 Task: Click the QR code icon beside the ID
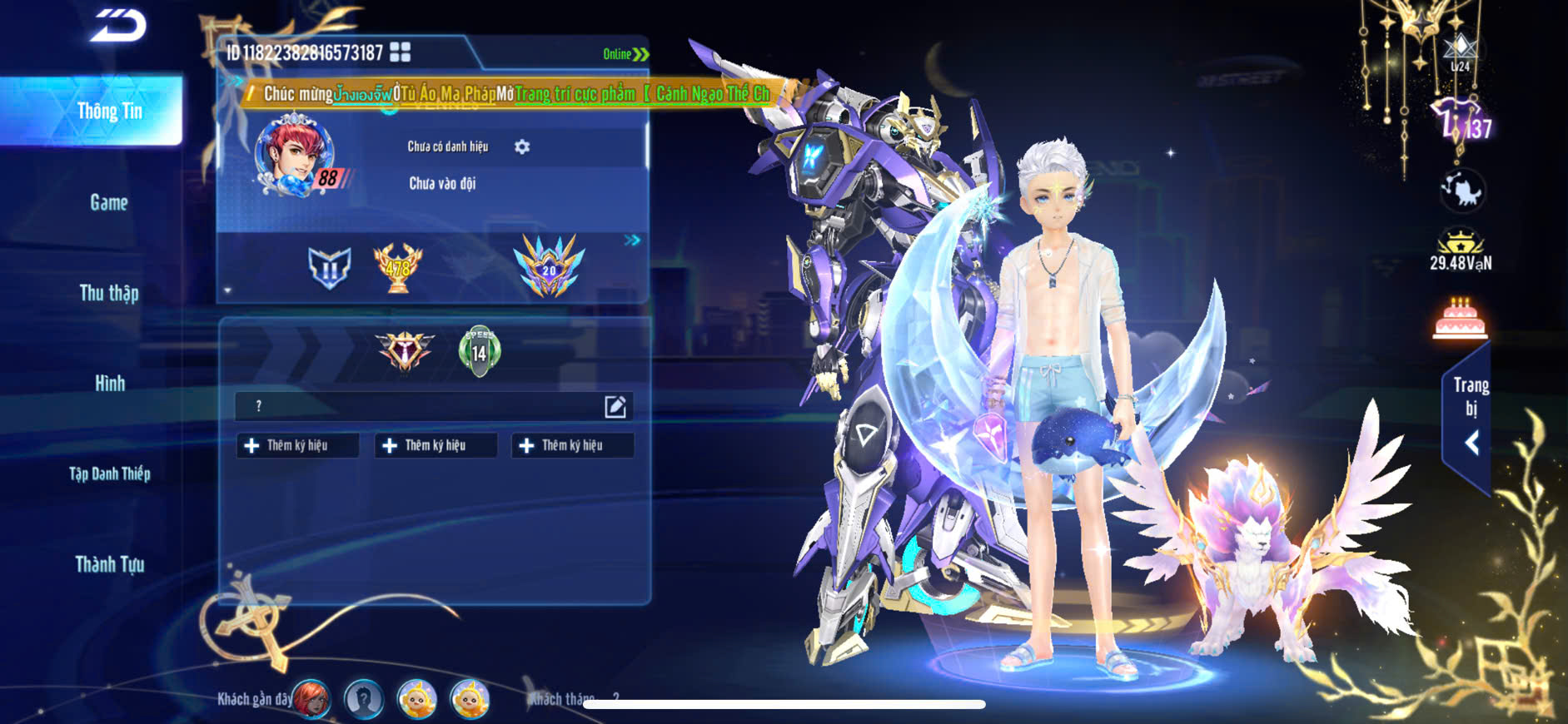pyautogui.click(x=401, y=52)
